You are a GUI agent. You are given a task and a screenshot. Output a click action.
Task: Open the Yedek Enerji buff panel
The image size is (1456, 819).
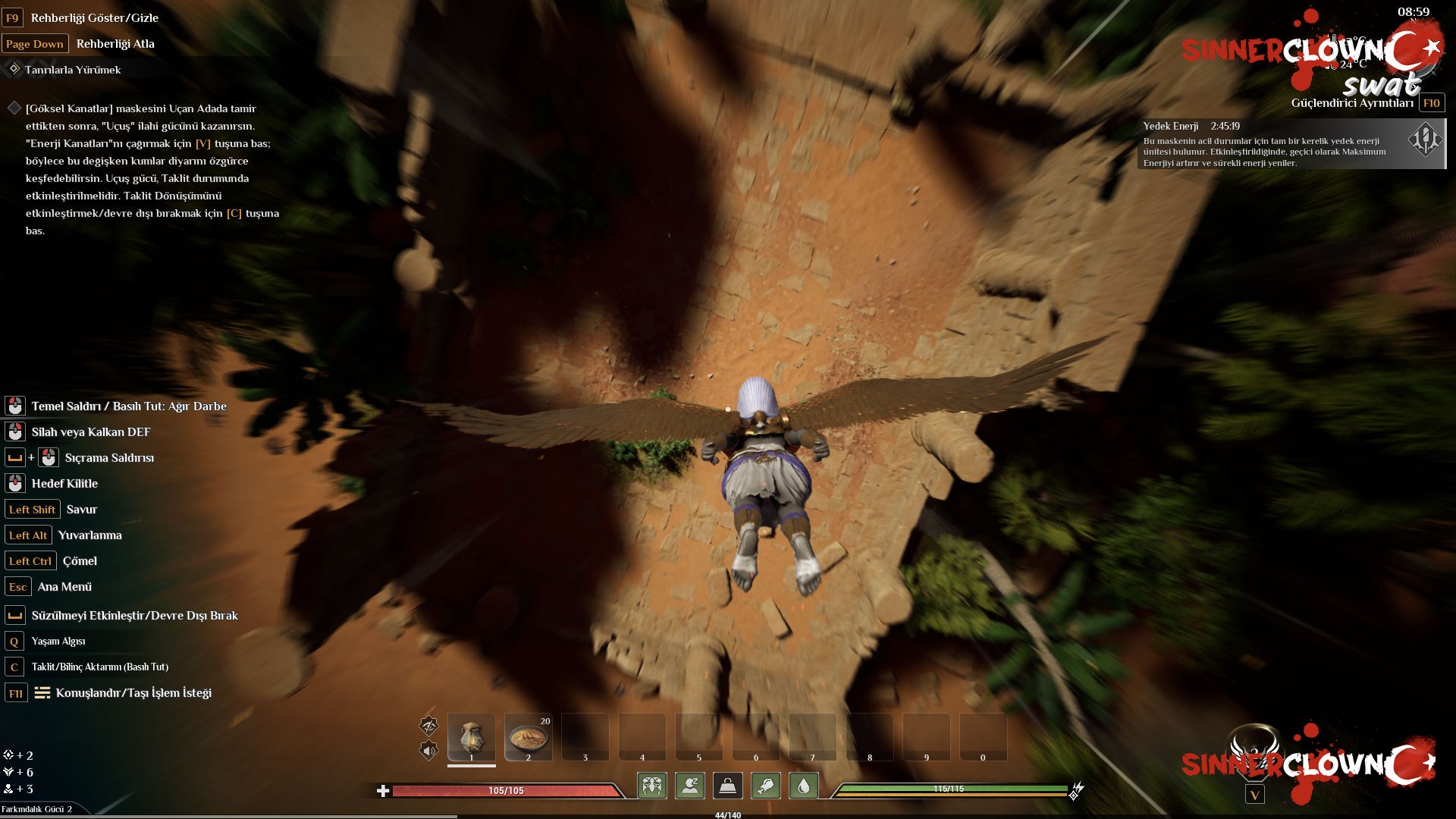[x=1274, y=144]
